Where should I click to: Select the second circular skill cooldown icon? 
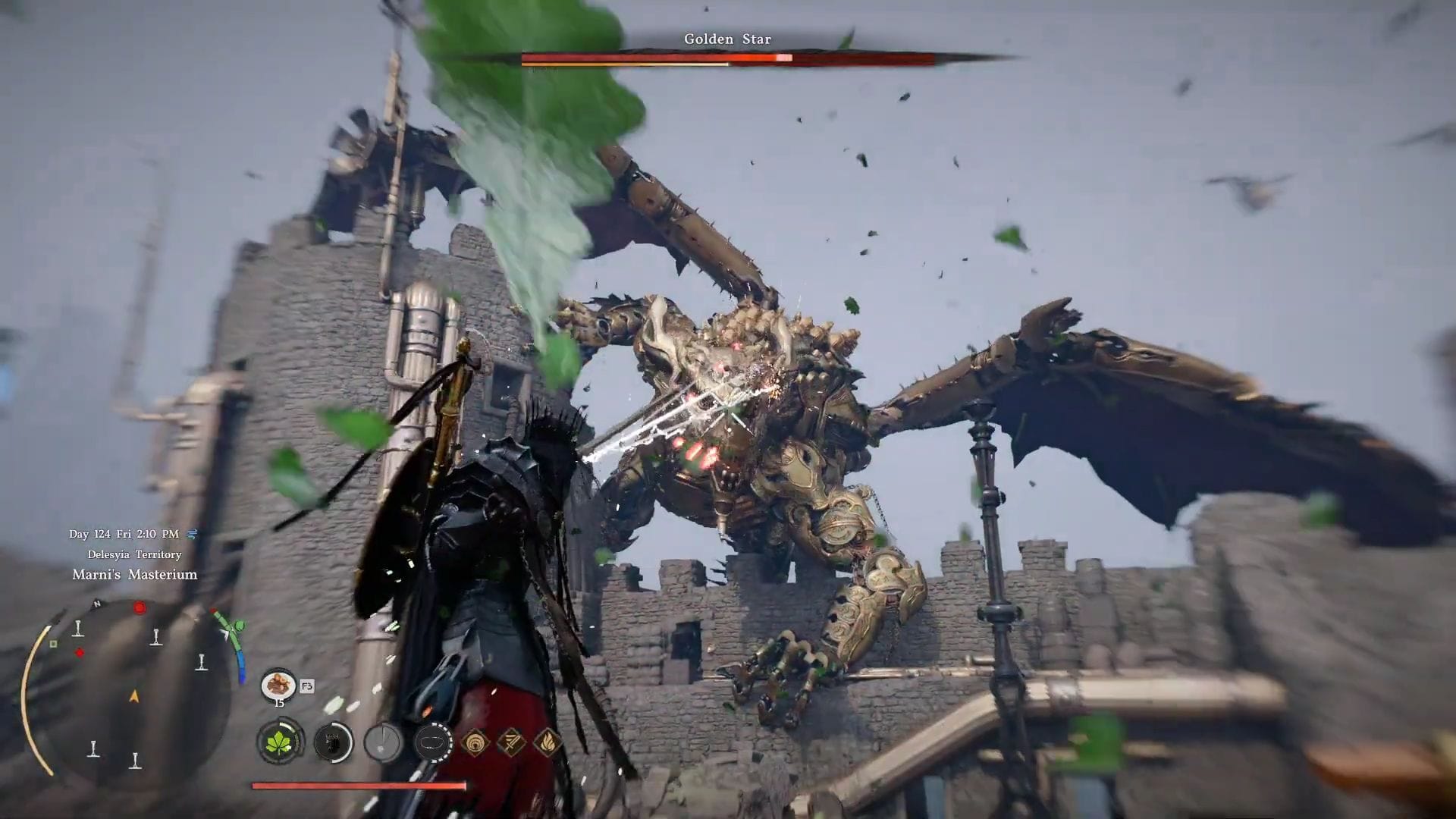coord(334,742)
